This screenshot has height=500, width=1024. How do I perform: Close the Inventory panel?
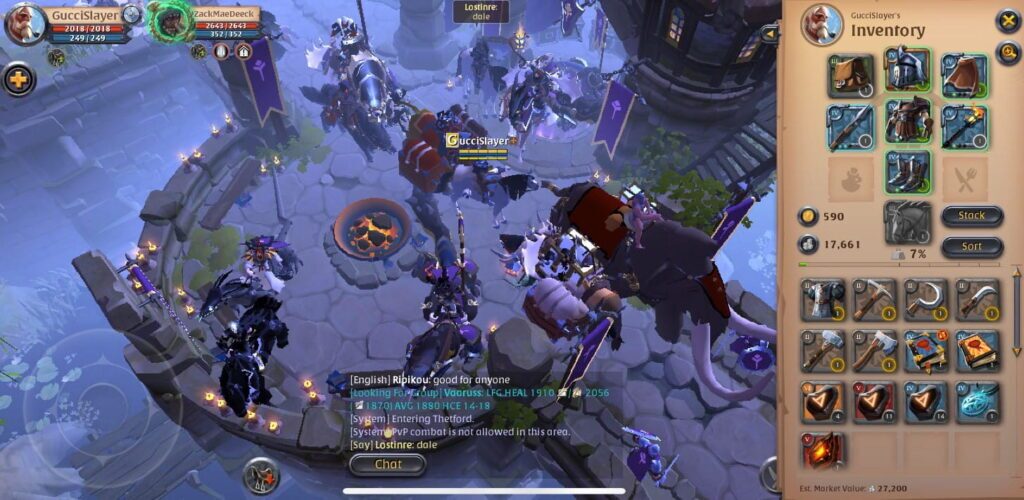point(1007,21)
